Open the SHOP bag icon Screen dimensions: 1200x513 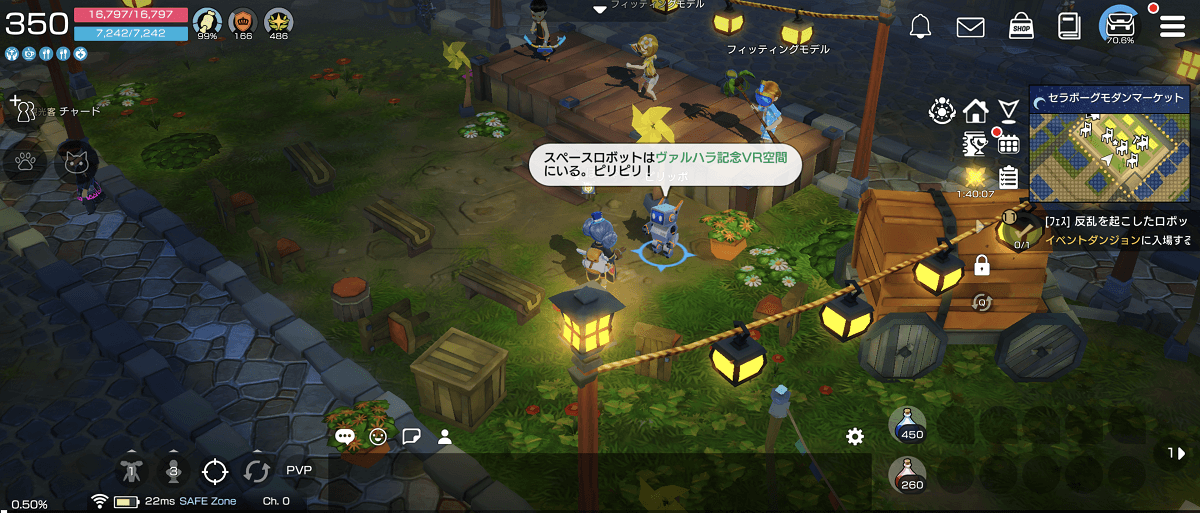pyautogui.click(x=1021, y=26)
